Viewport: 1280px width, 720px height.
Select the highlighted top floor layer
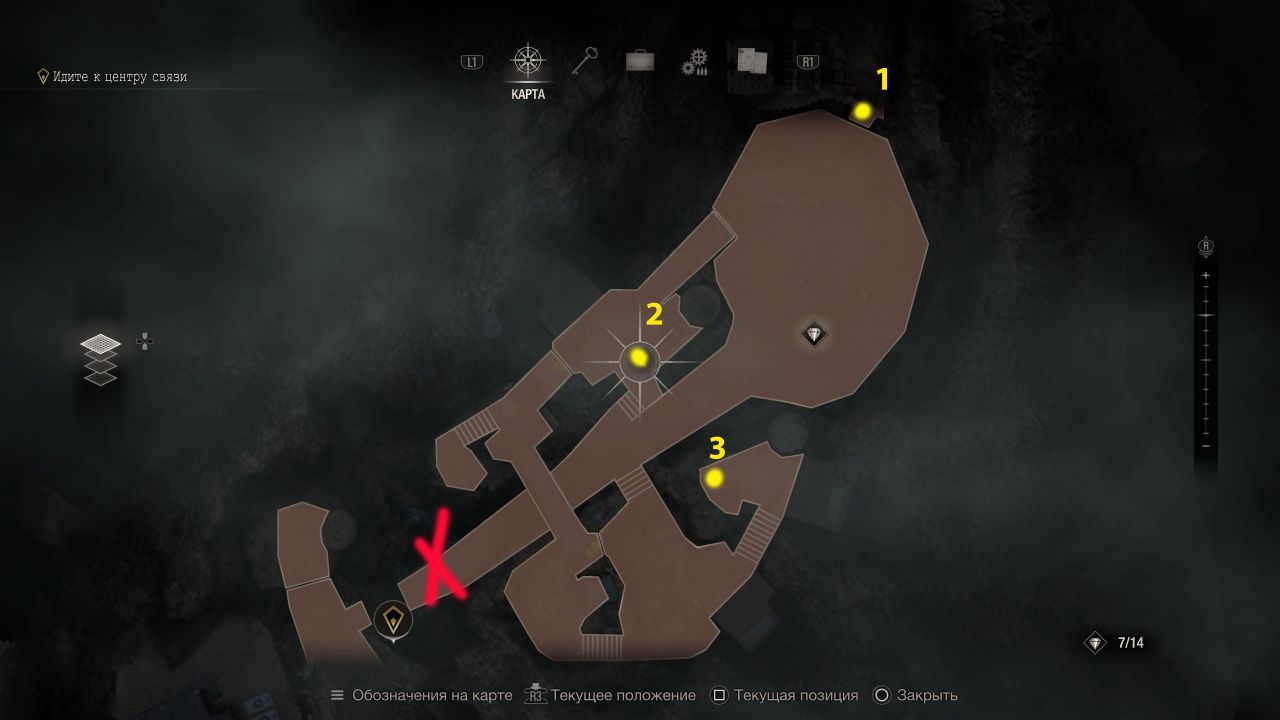coord(99,344)
